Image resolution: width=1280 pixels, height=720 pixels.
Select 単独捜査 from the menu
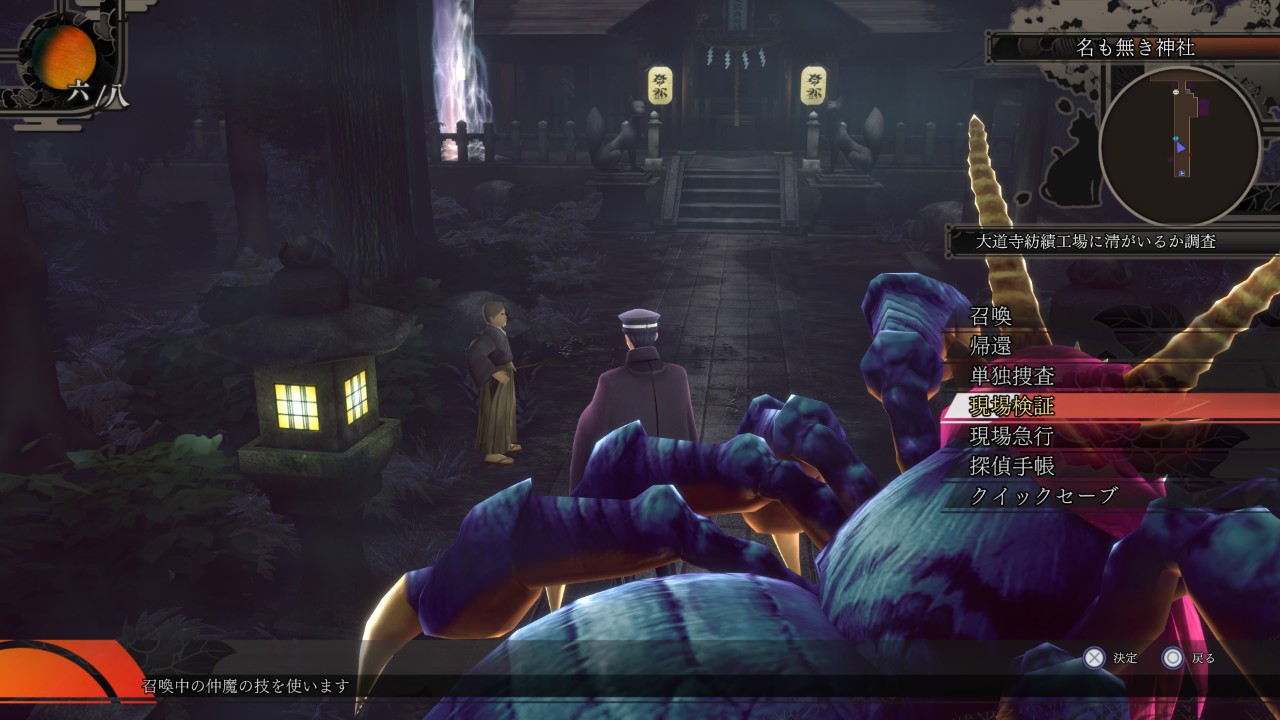pyautogui.click(x=1012, y=376)
